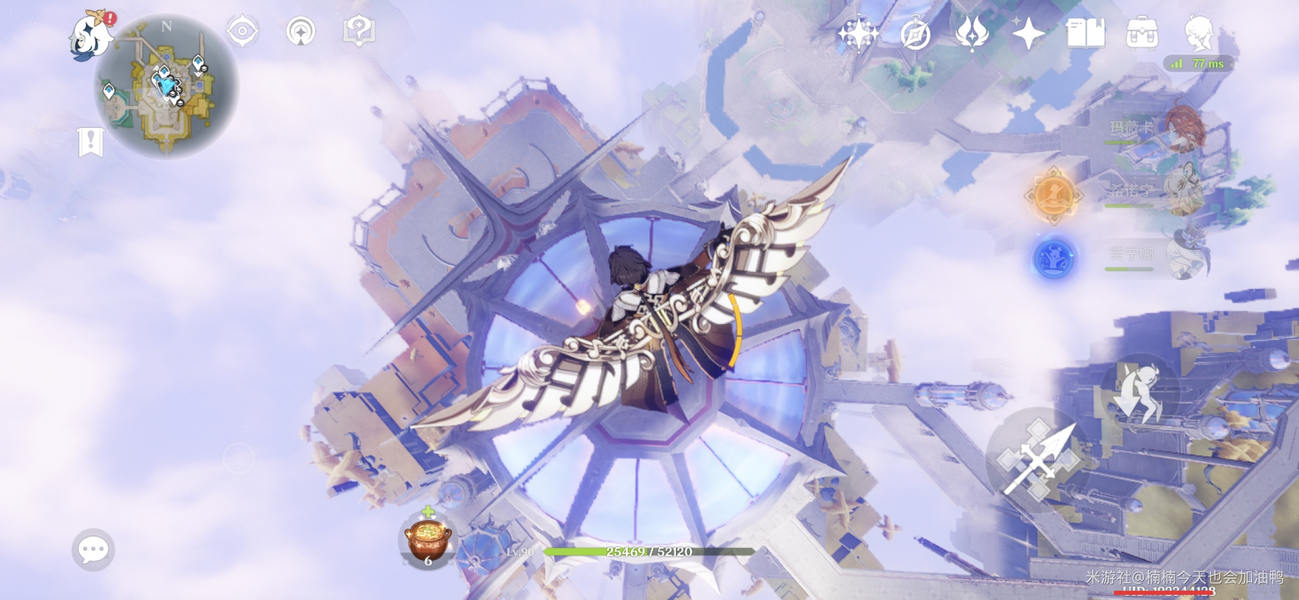Image resolution: width=1299 pixels, height=600 pixels.
Task: Open the character profile head icon
Action: [1198, 34]
